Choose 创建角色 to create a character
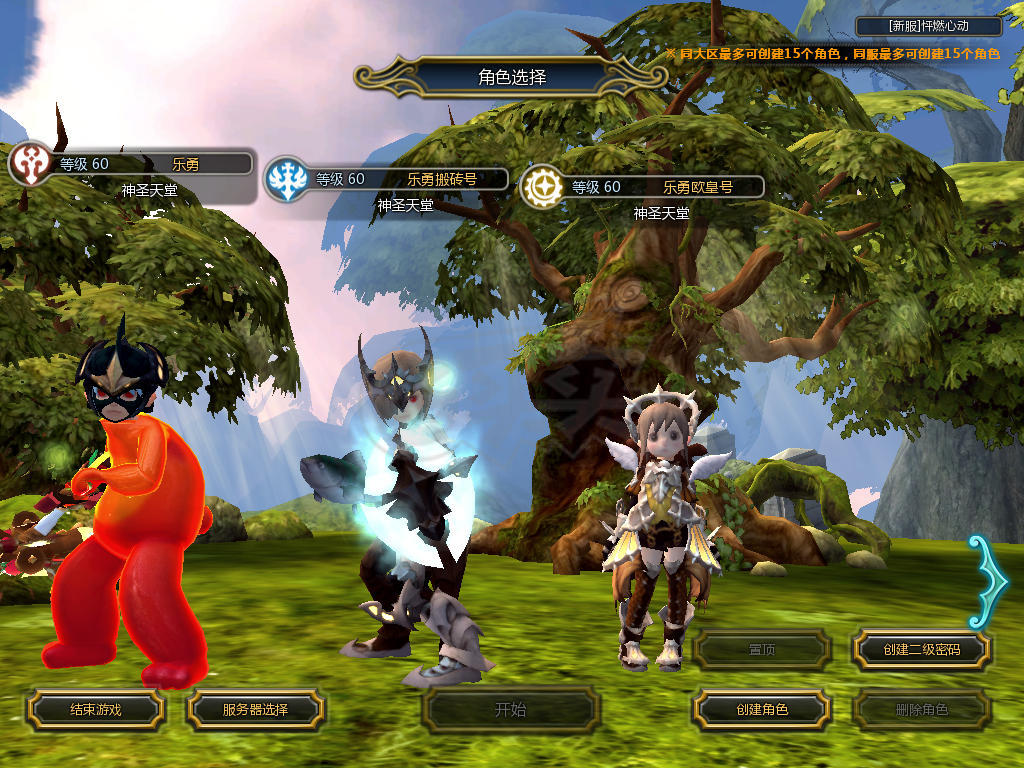 762,710
